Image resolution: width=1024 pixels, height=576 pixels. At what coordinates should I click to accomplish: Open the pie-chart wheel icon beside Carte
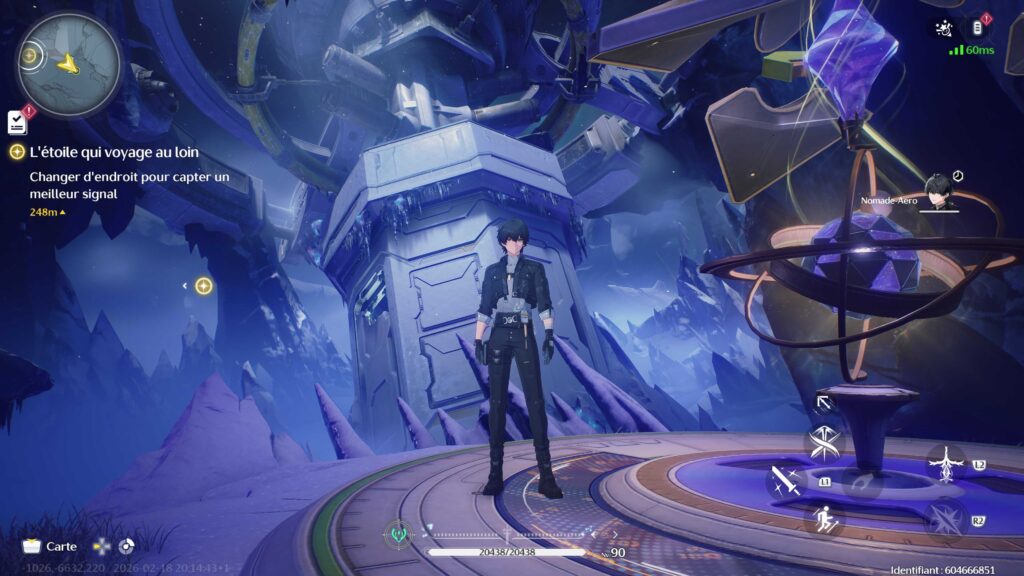[x=126, y=546]
